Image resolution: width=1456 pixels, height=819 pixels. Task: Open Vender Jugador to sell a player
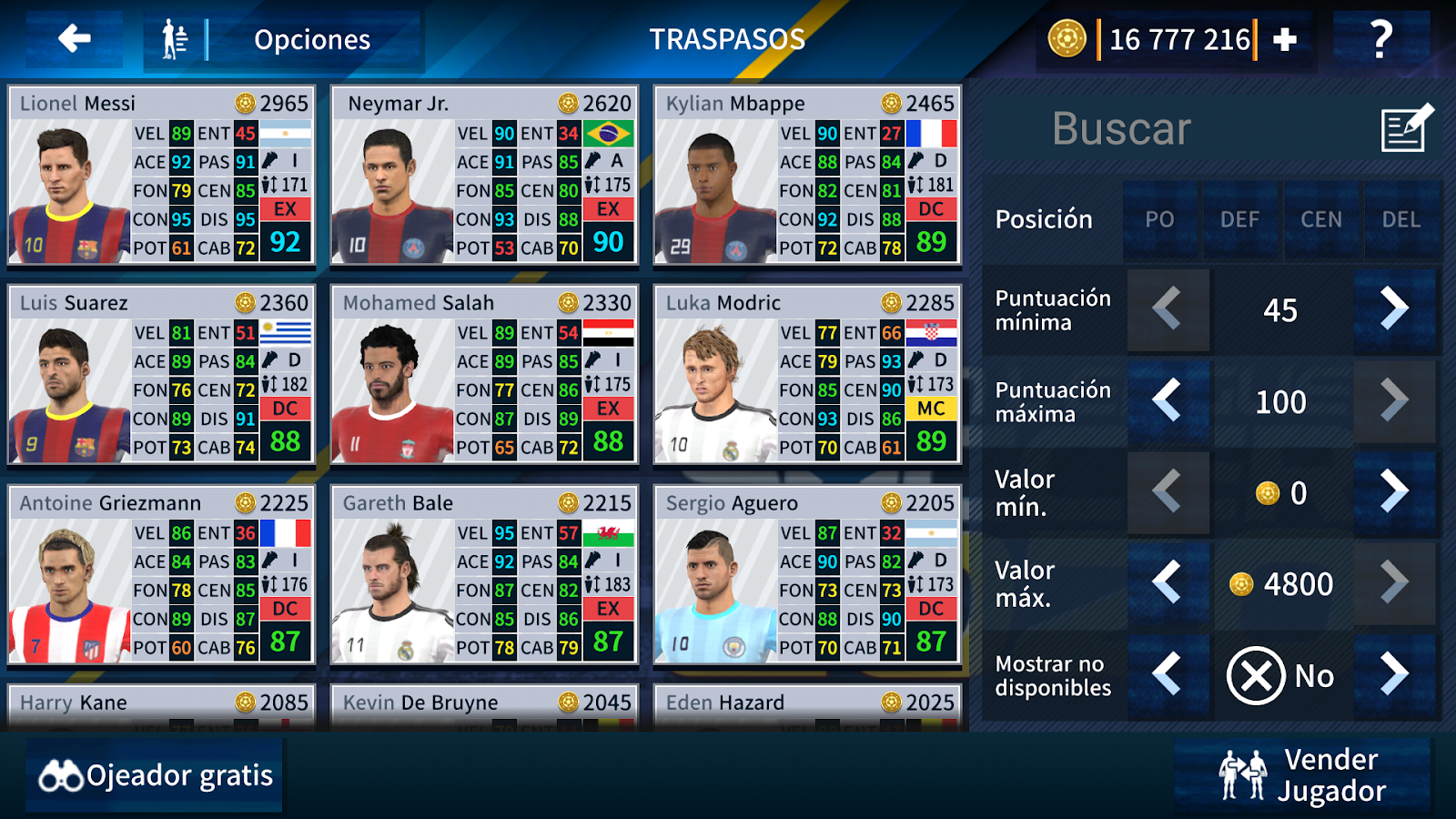coord(1303,775)
